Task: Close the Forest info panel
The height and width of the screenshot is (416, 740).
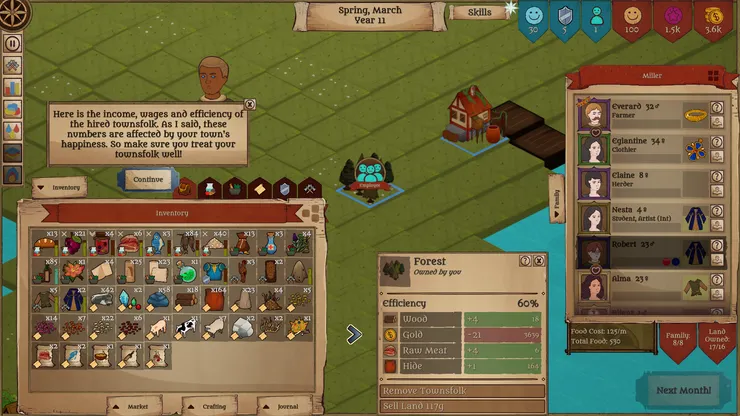Action: click(540, 261)
